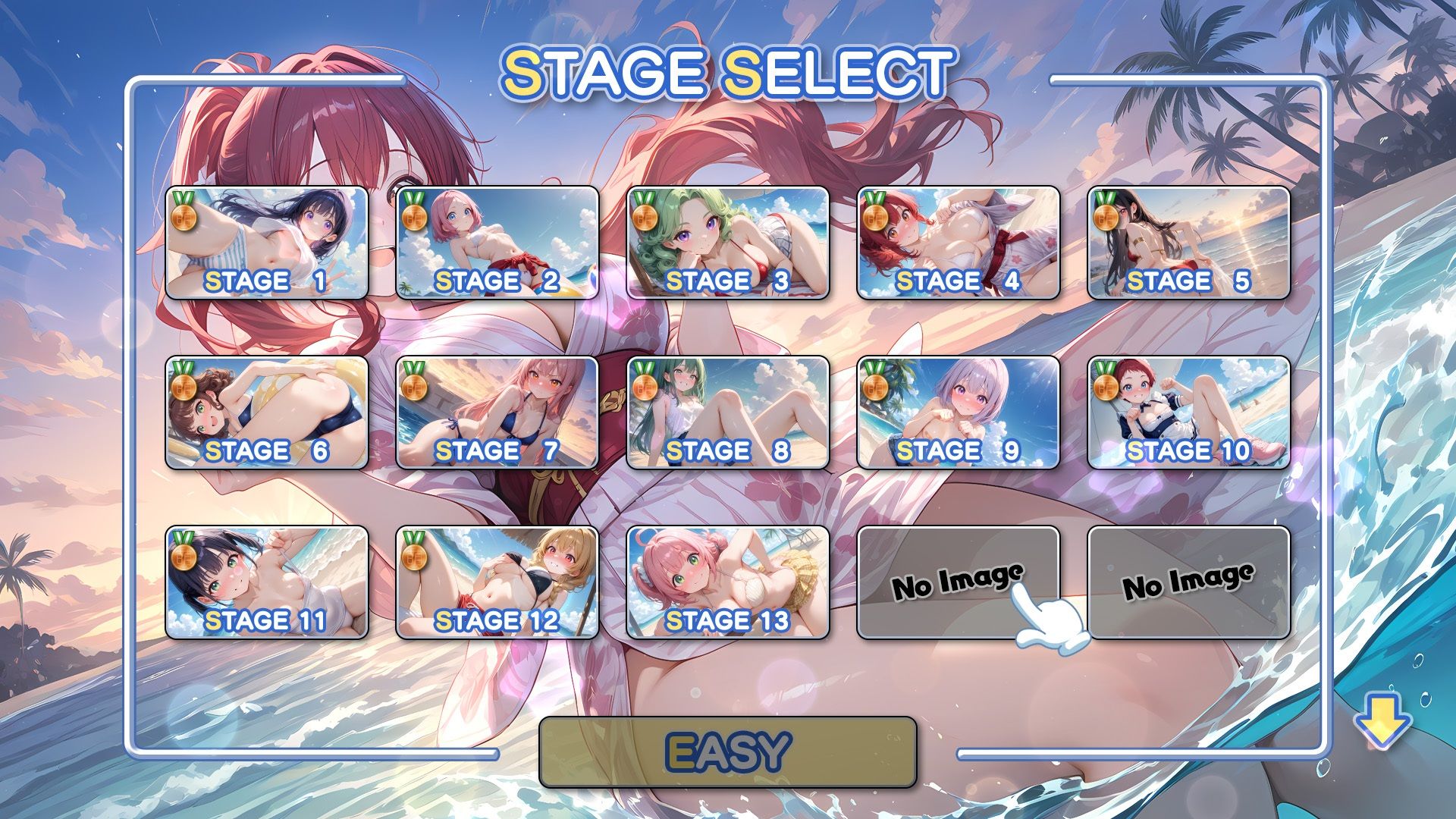Choose Stage 12

click(x=497, y=582)
